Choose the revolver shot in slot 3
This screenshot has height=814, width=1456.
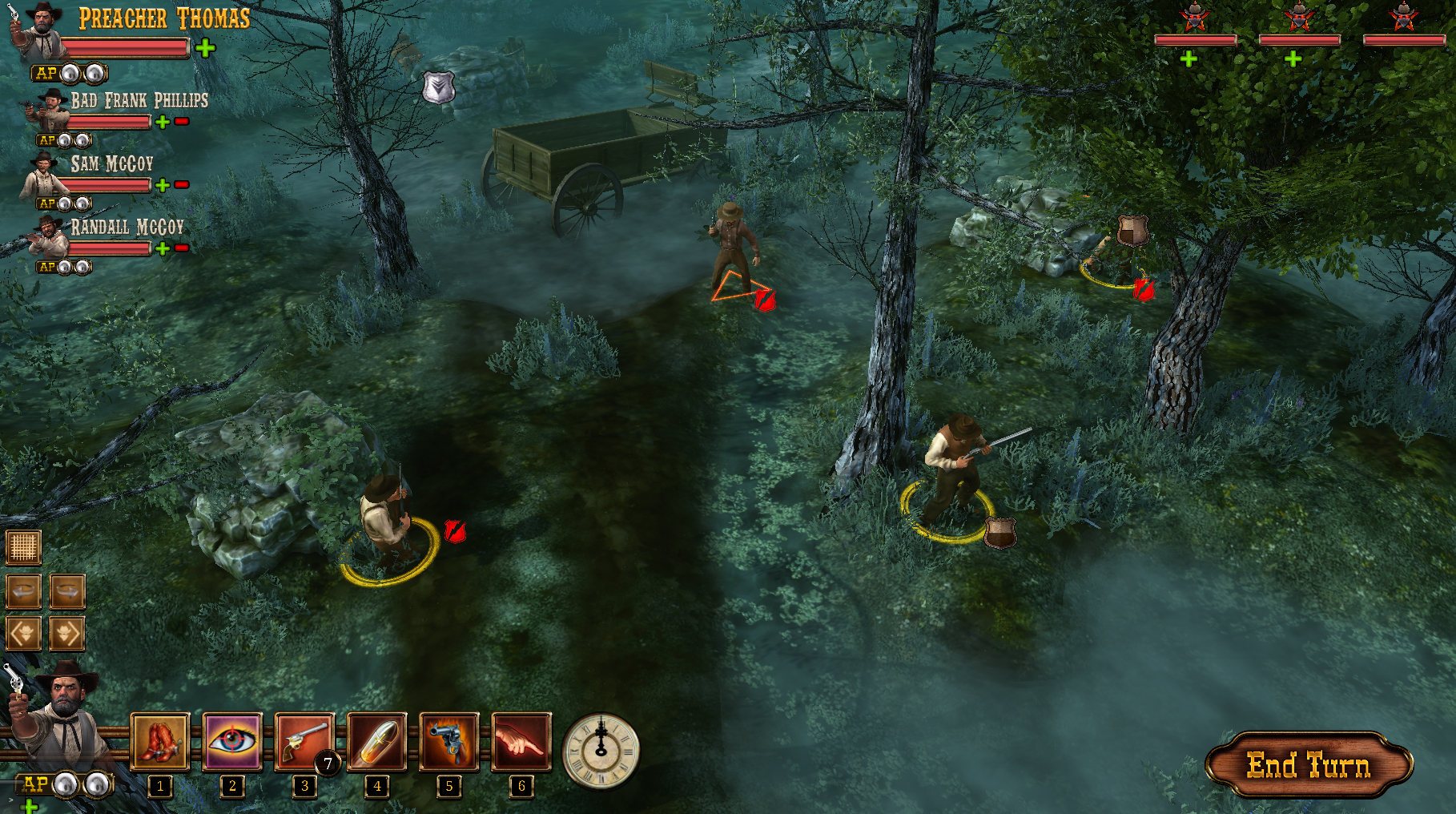304,741
